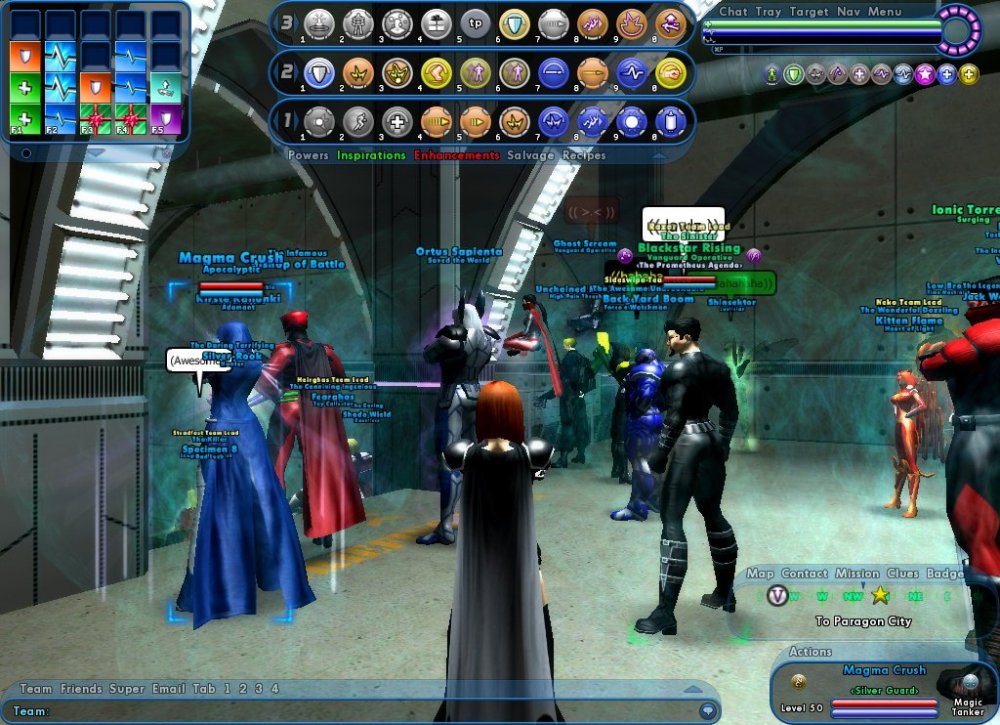Open the Actions menu for target
The width and height of the screenshot is (1000, 725).
(810, 651)
